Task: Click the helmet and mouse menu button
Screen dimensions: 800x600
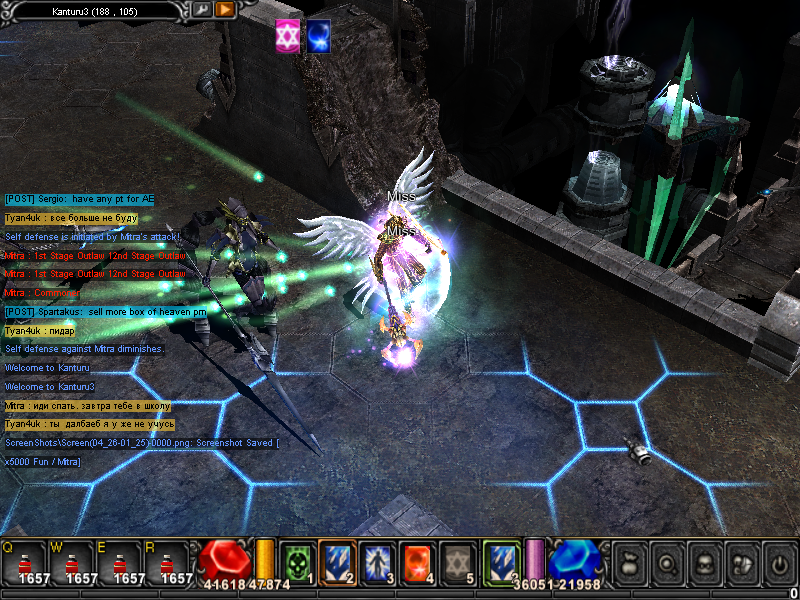Action: (741, 563)
